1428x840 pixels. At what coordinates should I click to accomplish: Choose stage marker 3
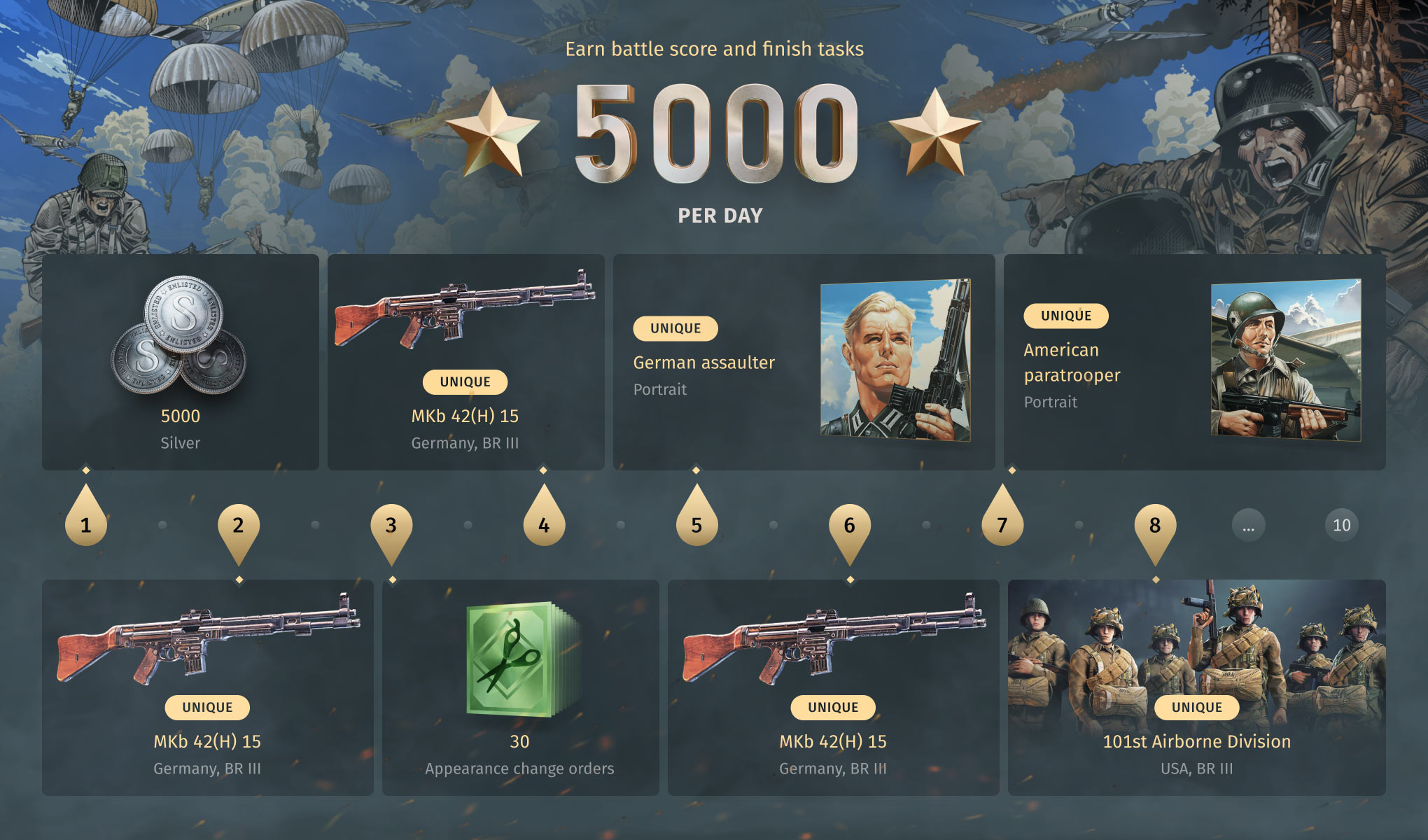(391, 525)
